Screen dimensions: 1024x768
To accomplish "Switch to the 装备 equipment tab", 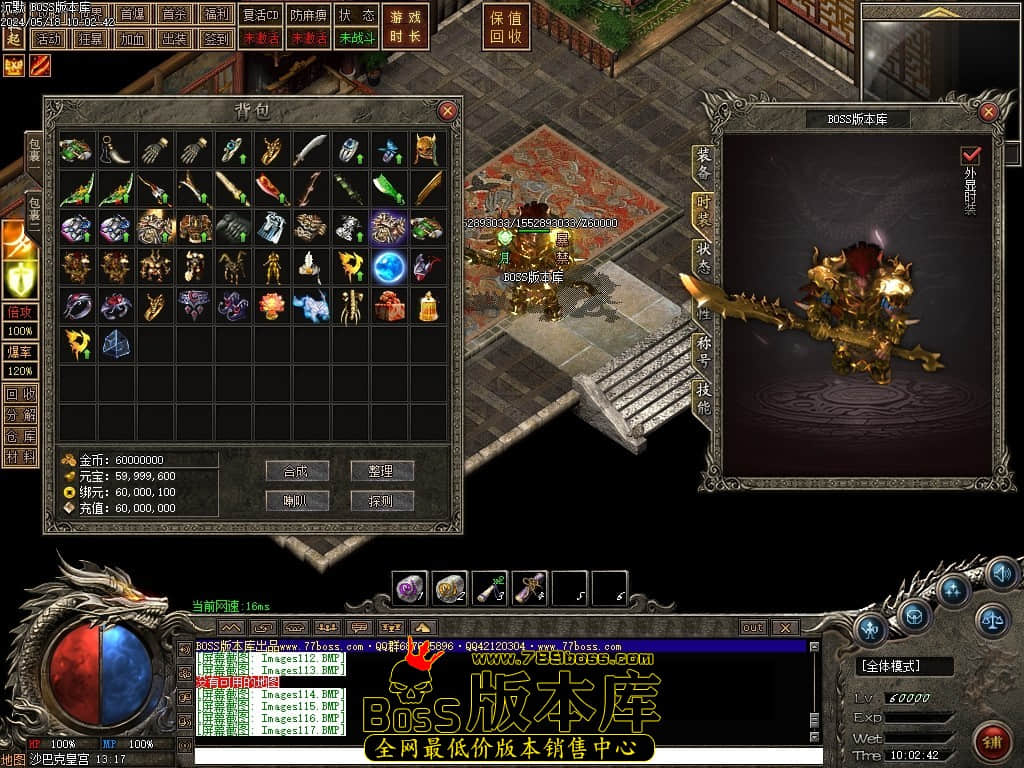I will pos(704,165).
